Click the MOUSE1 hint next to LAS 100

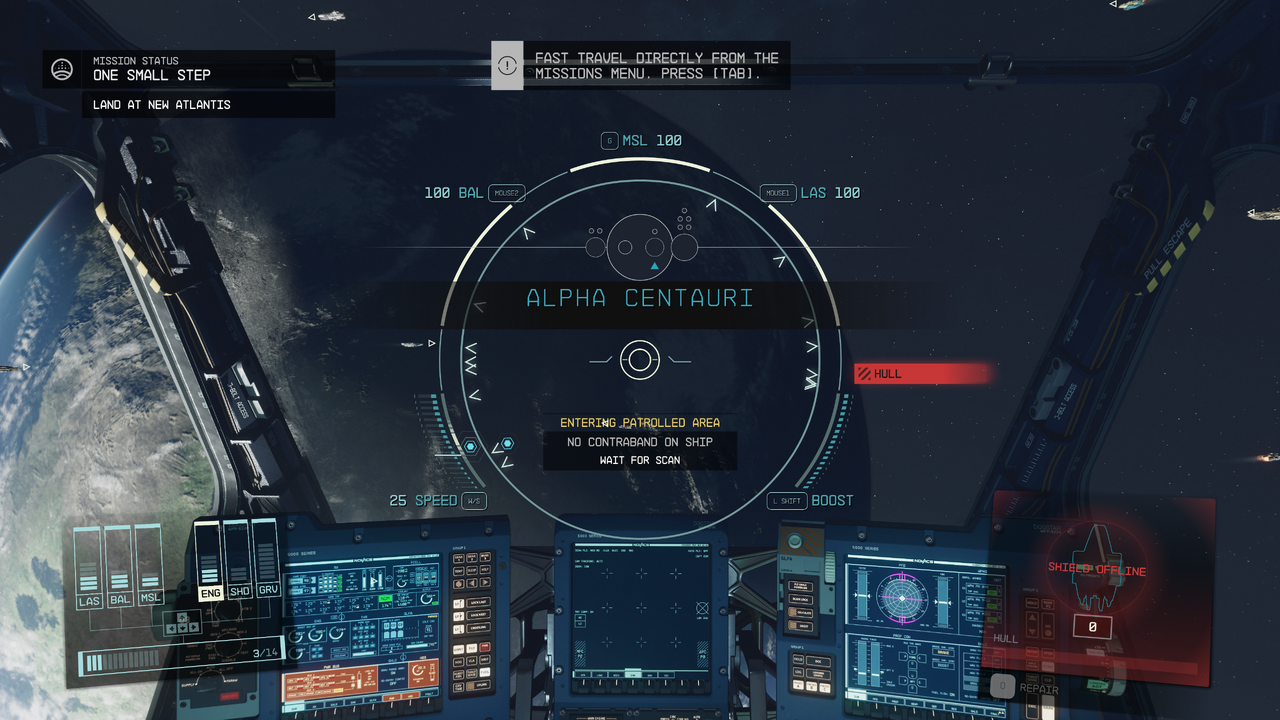pos(778,192)
